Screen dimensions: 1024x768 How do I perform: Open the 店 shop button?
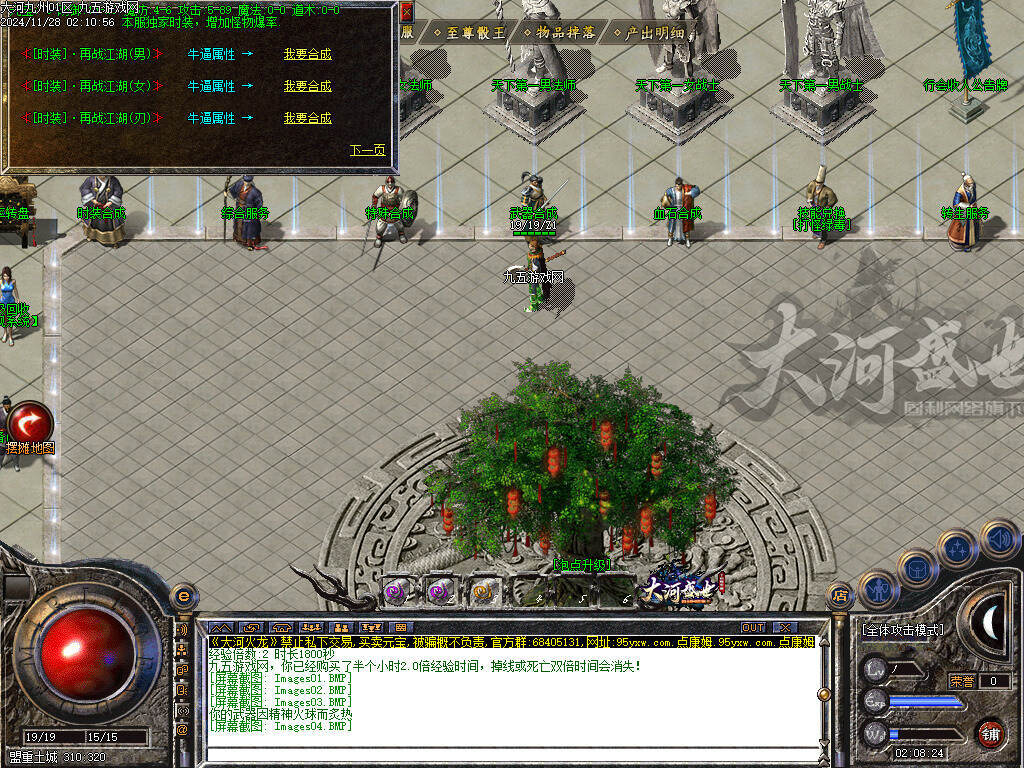(x=840, y=596)
